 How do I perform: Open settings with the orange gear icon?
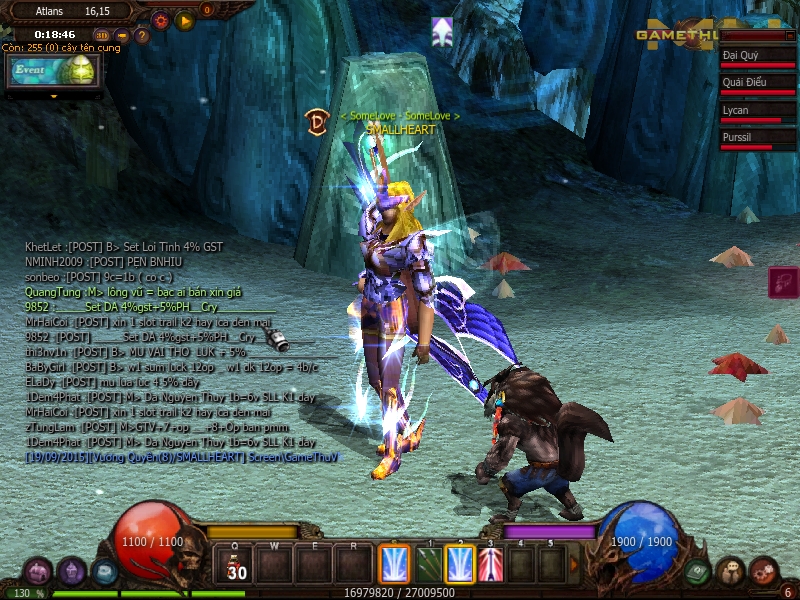160,19
